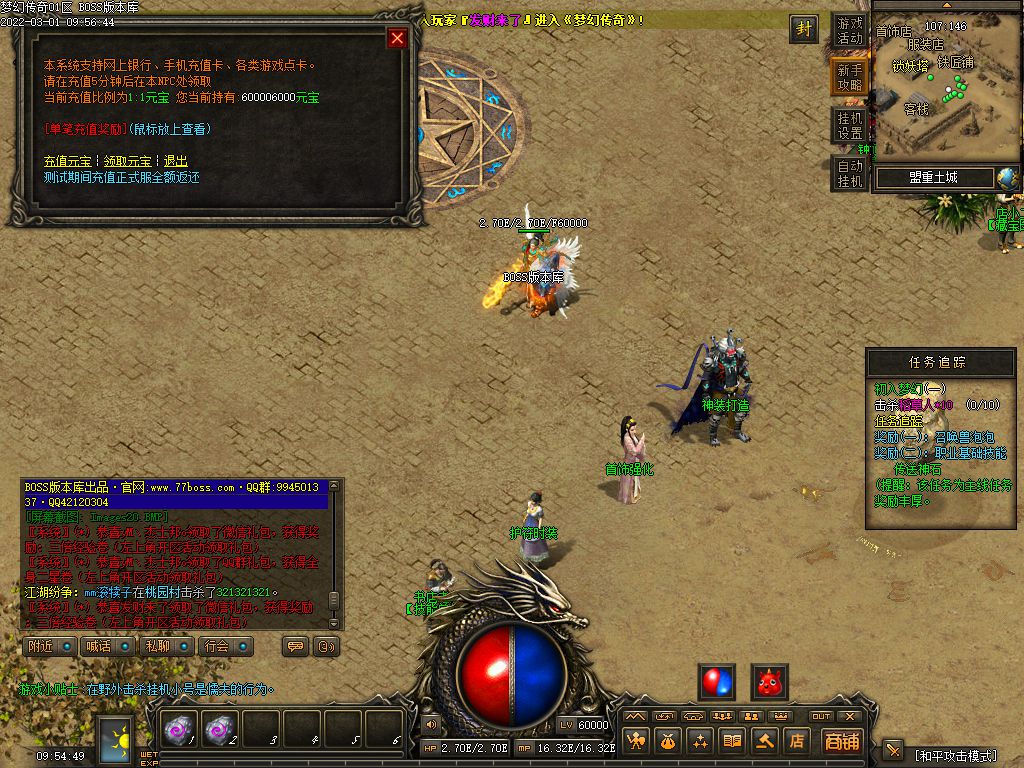Toggle the 行会 guild chat channel
Screen dimensions: 1024x768
click(x=225, y=646)
